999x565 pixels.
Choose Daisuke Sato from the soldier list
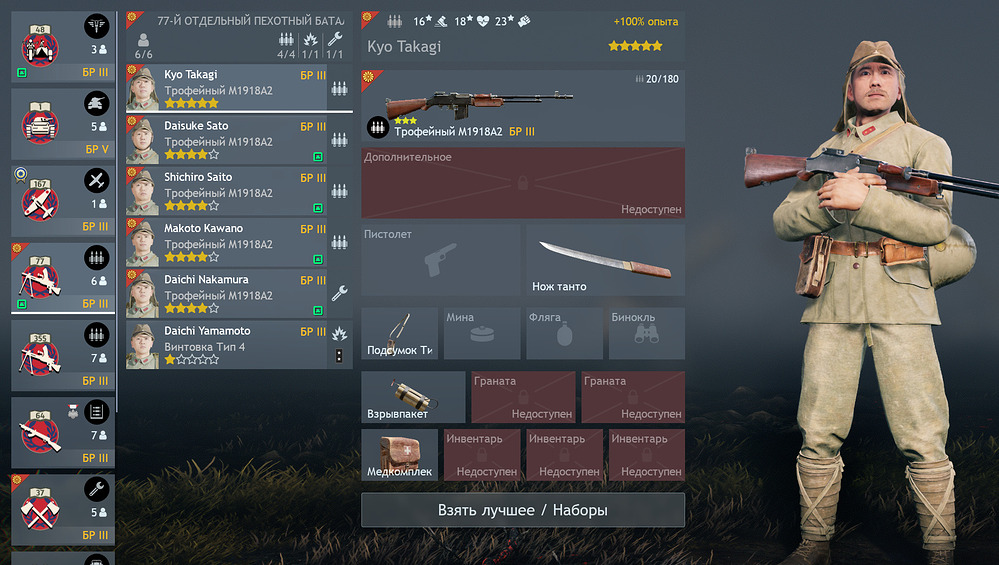click(x=228, y=139)
